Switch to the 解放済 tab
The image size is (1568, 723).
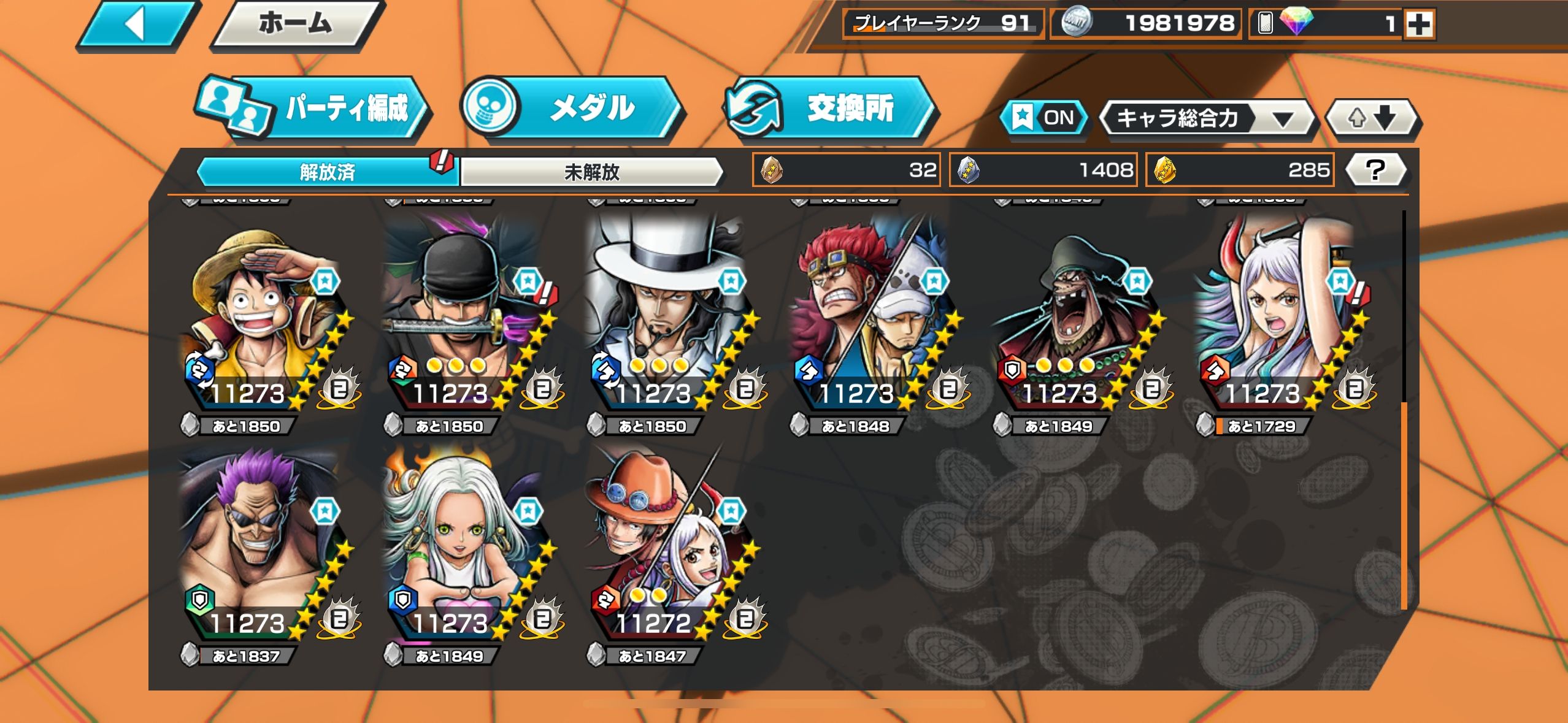tap(327, 172)
